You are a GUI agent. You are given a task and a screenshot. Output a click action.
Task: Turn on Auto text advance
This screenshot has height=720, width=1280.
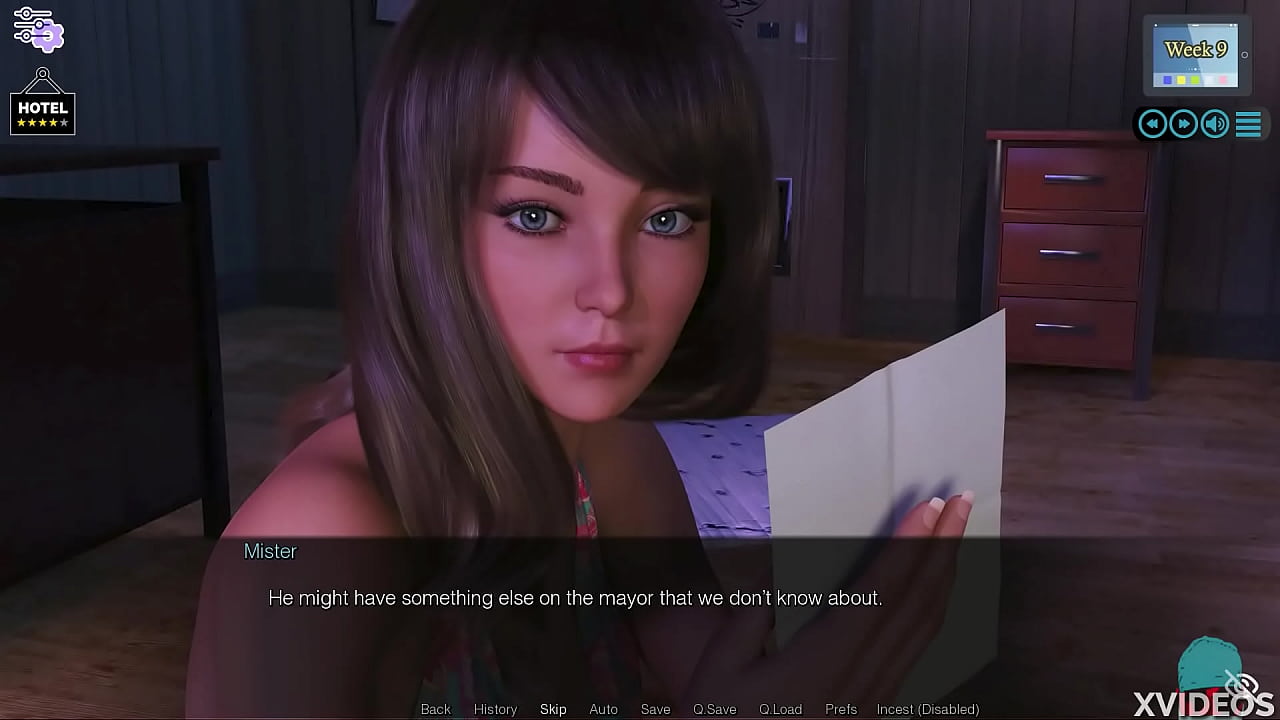pos(603,709)
